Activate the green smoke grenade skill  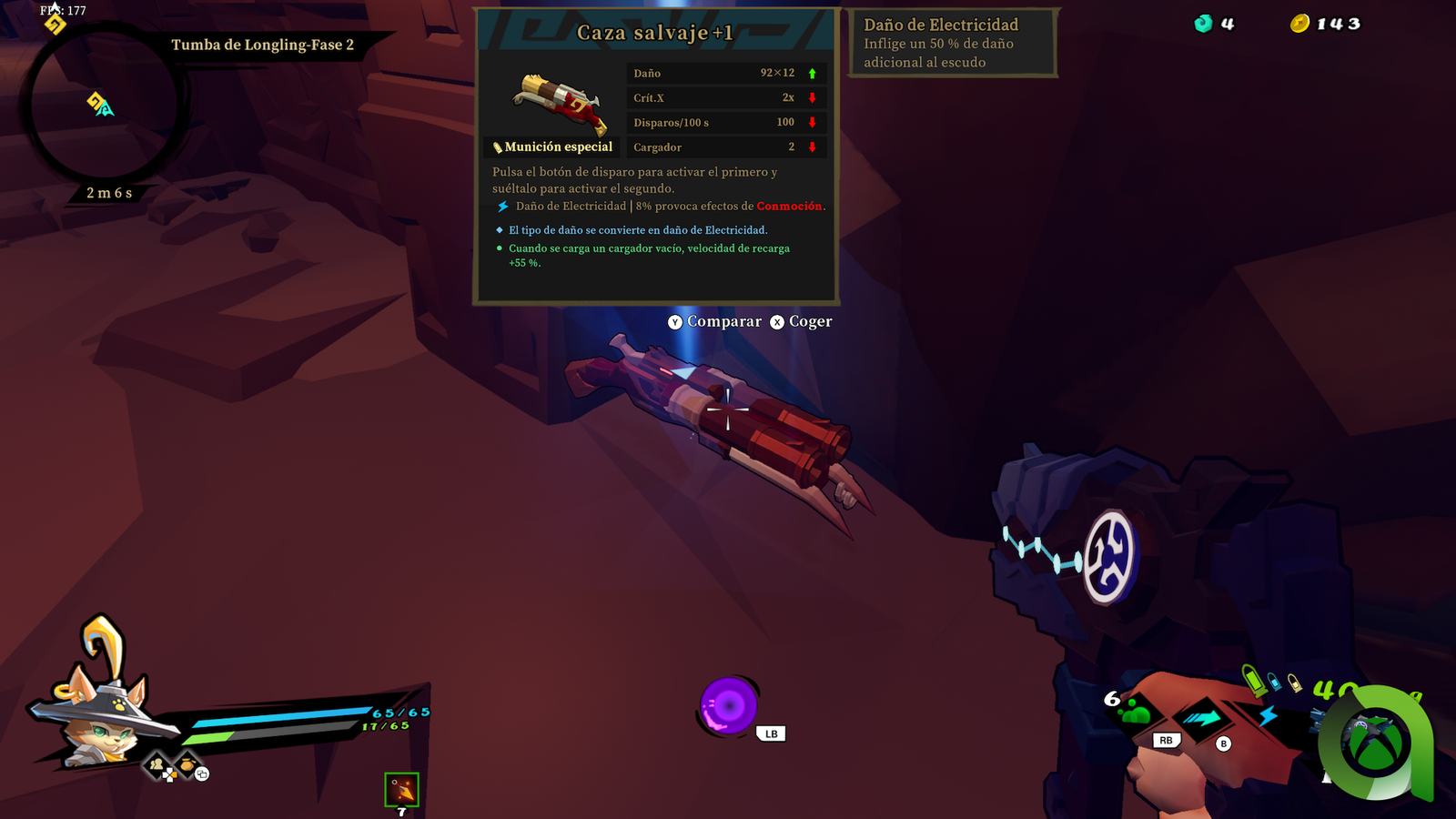point(1135,711)
